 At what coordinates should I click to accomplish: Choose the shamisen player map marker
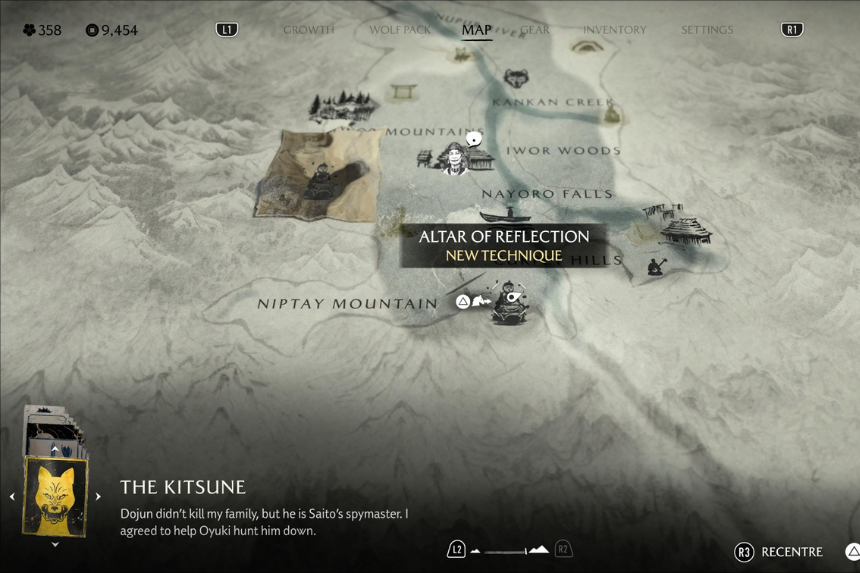tap(657, 266)
